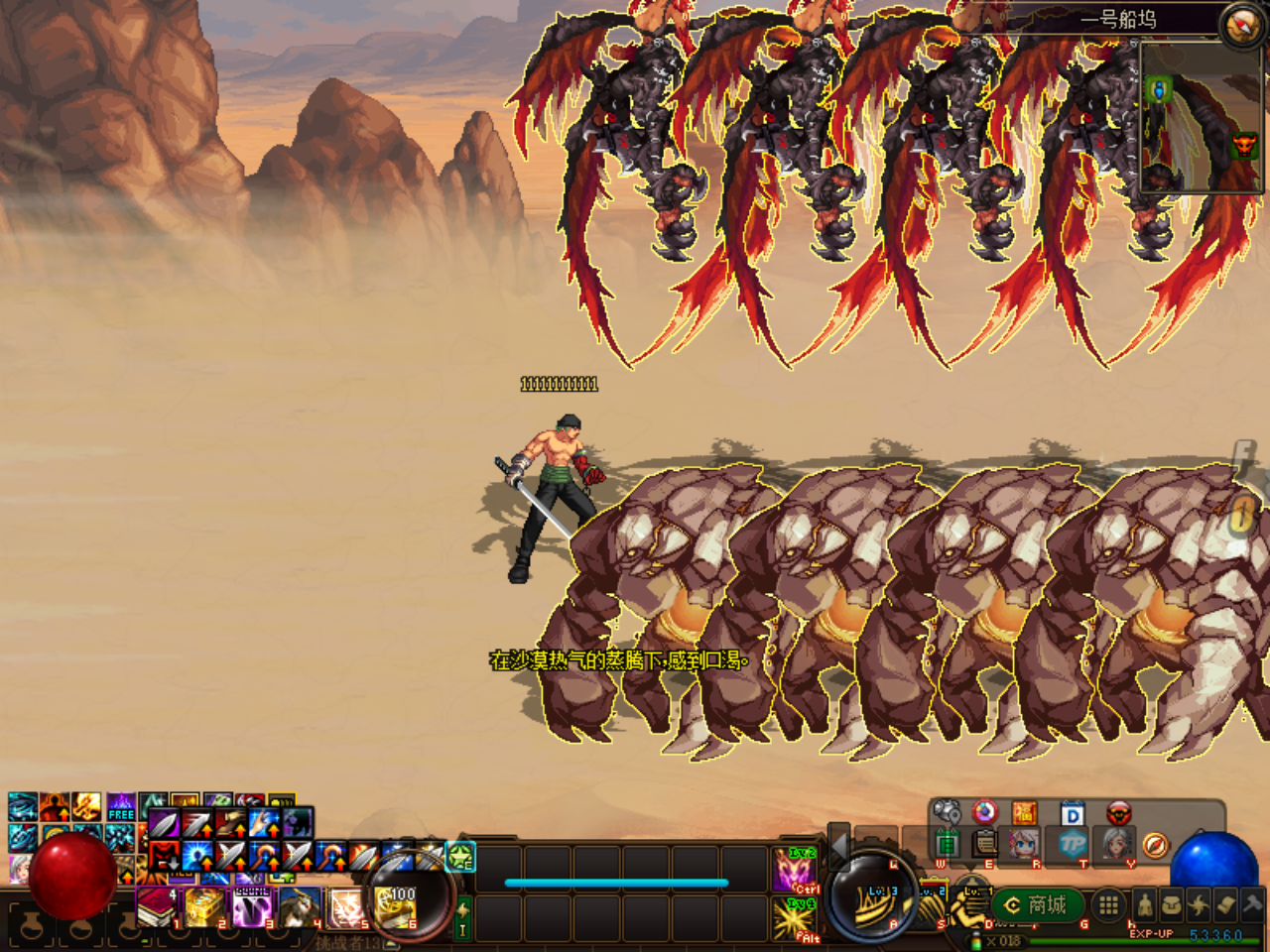Collapse the skill bar with the left arrow
The height and width of the screenshot is (952, 1270).
[839, 846]
